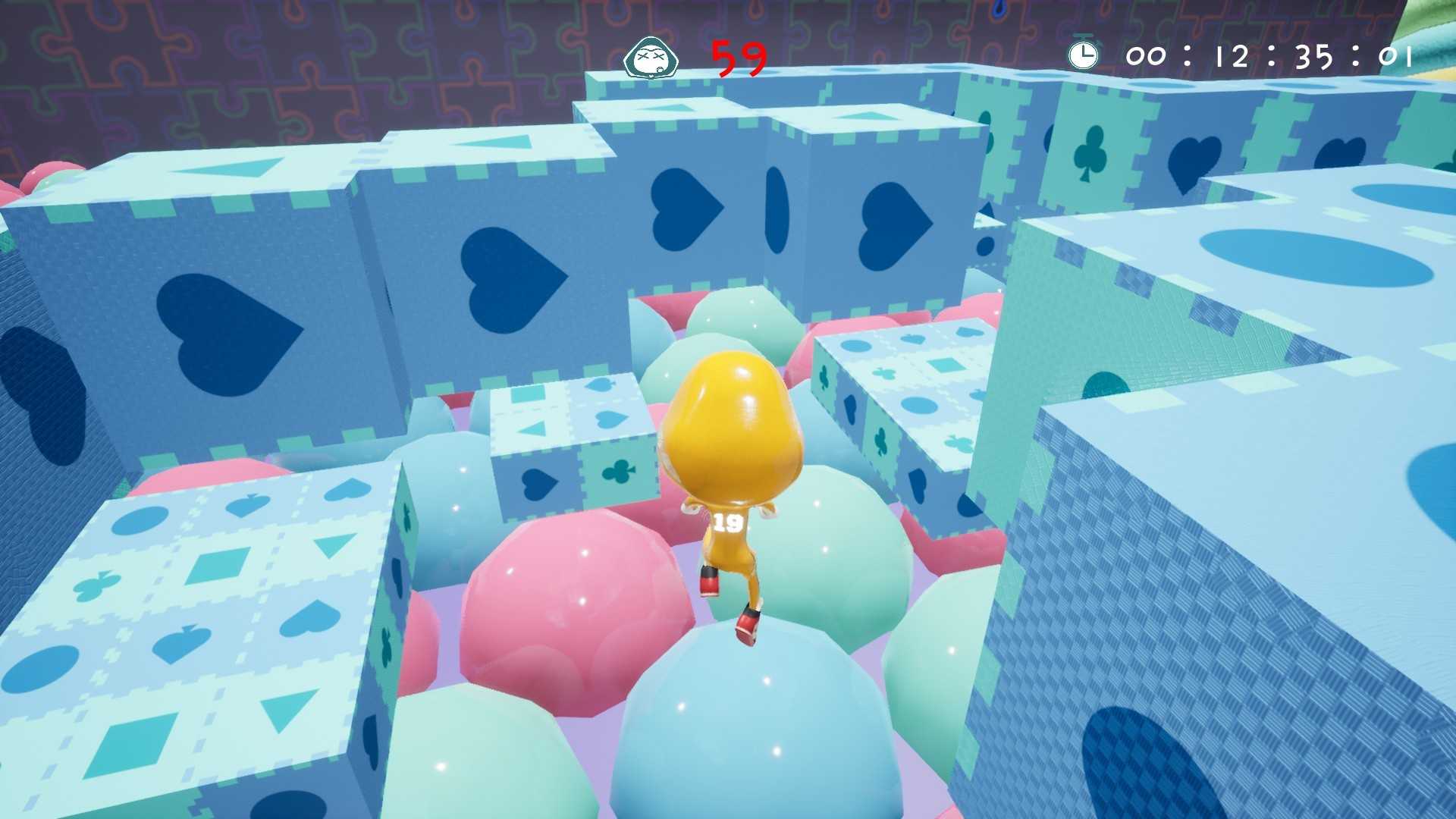The width and height of the screenshot is (1456, 819).
Task: Click the dizzy-face death counter icon
Action: 651,57
